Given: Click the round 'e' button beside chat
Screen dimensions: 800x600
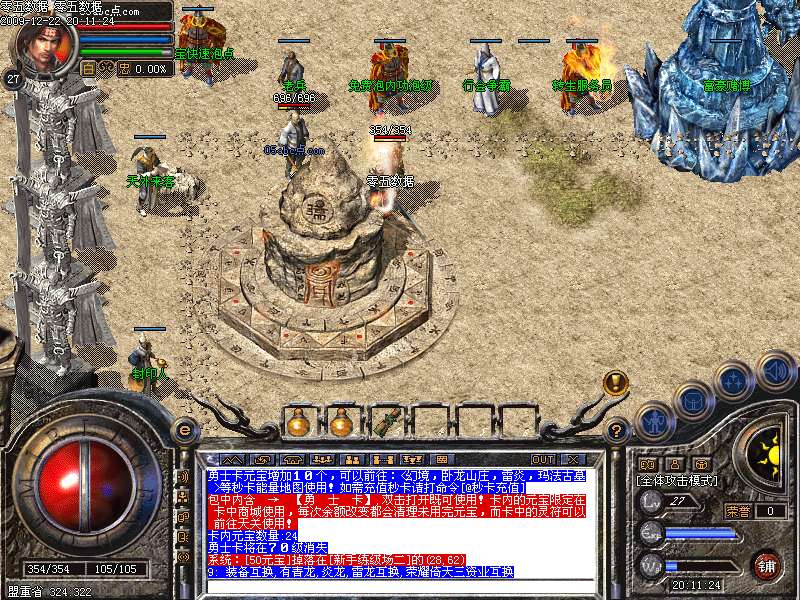Looking at the screenshot, I should point(184,430).
